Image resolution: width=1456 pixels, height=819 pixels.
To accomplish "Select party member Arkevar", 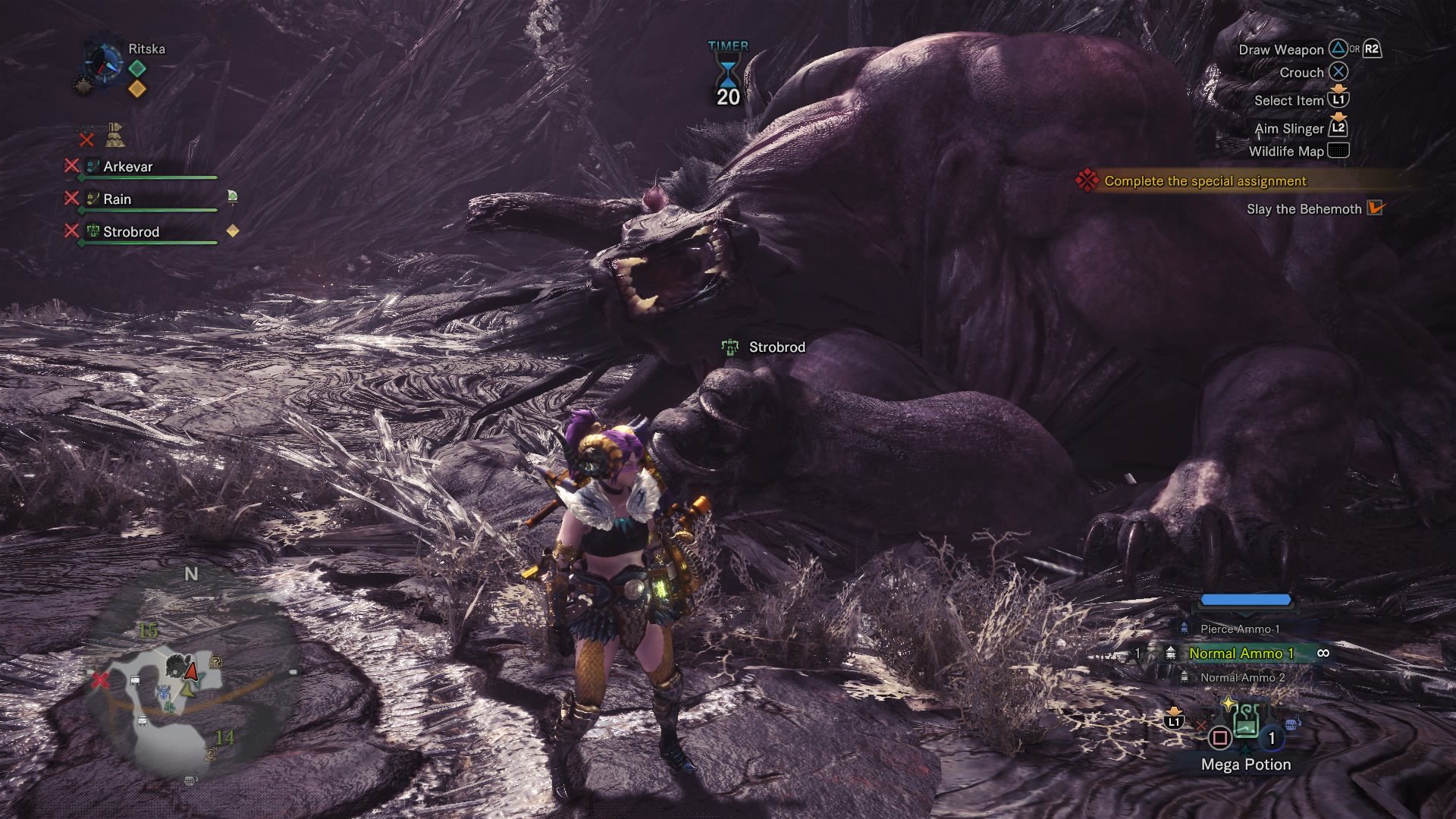I will pyautogui.click(x=127, y=167).
